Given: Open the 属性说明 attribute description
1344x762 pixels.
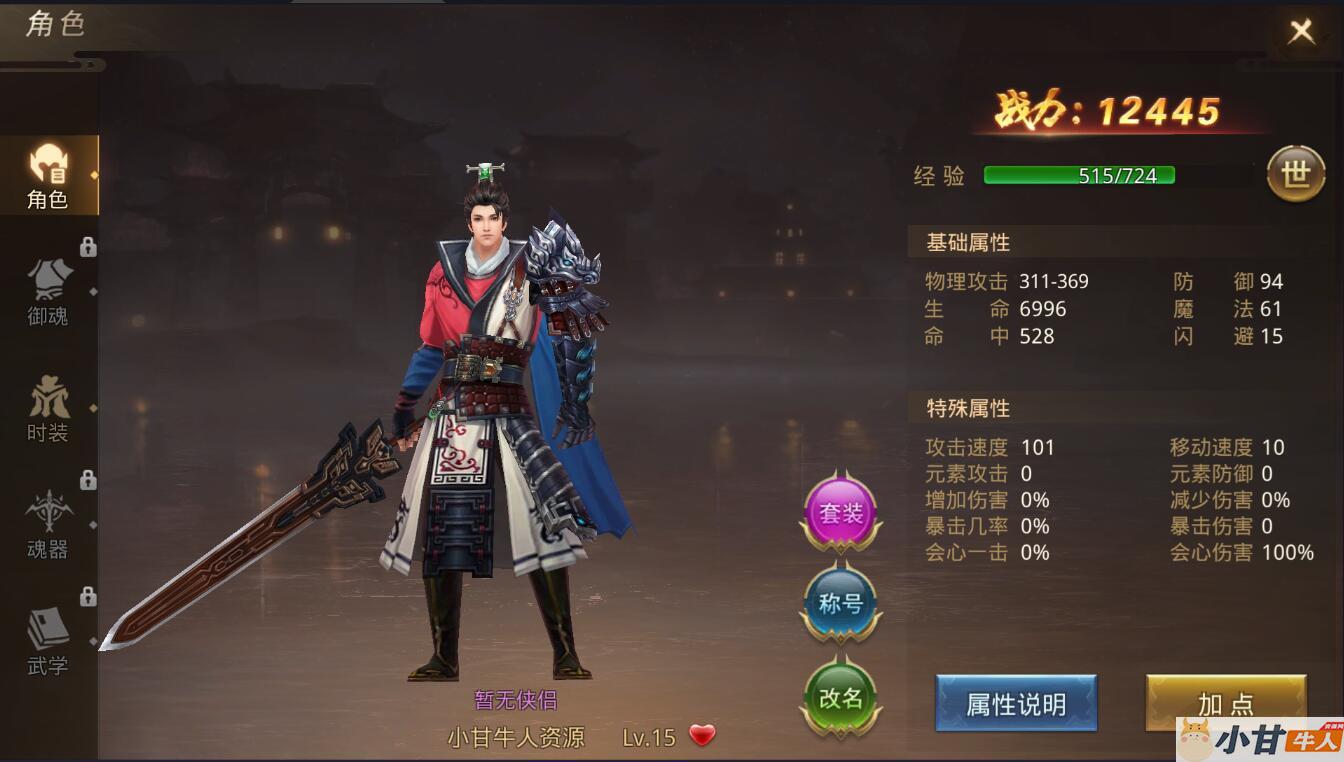Looking at the screenshot, I should click(x=1016, y=704).
